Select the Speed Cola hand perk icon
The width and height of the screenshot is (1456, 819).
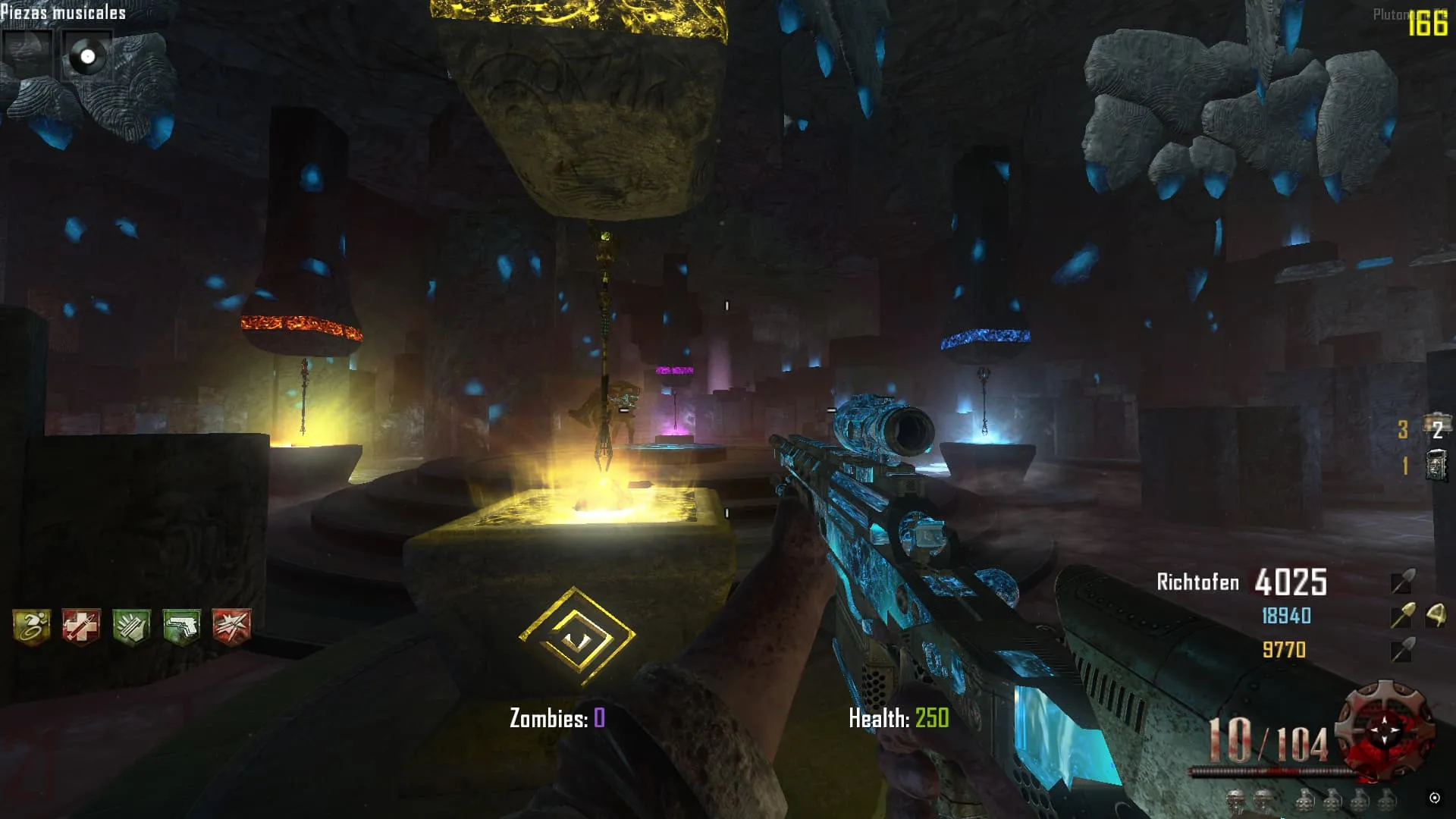[x=131, y=626]
